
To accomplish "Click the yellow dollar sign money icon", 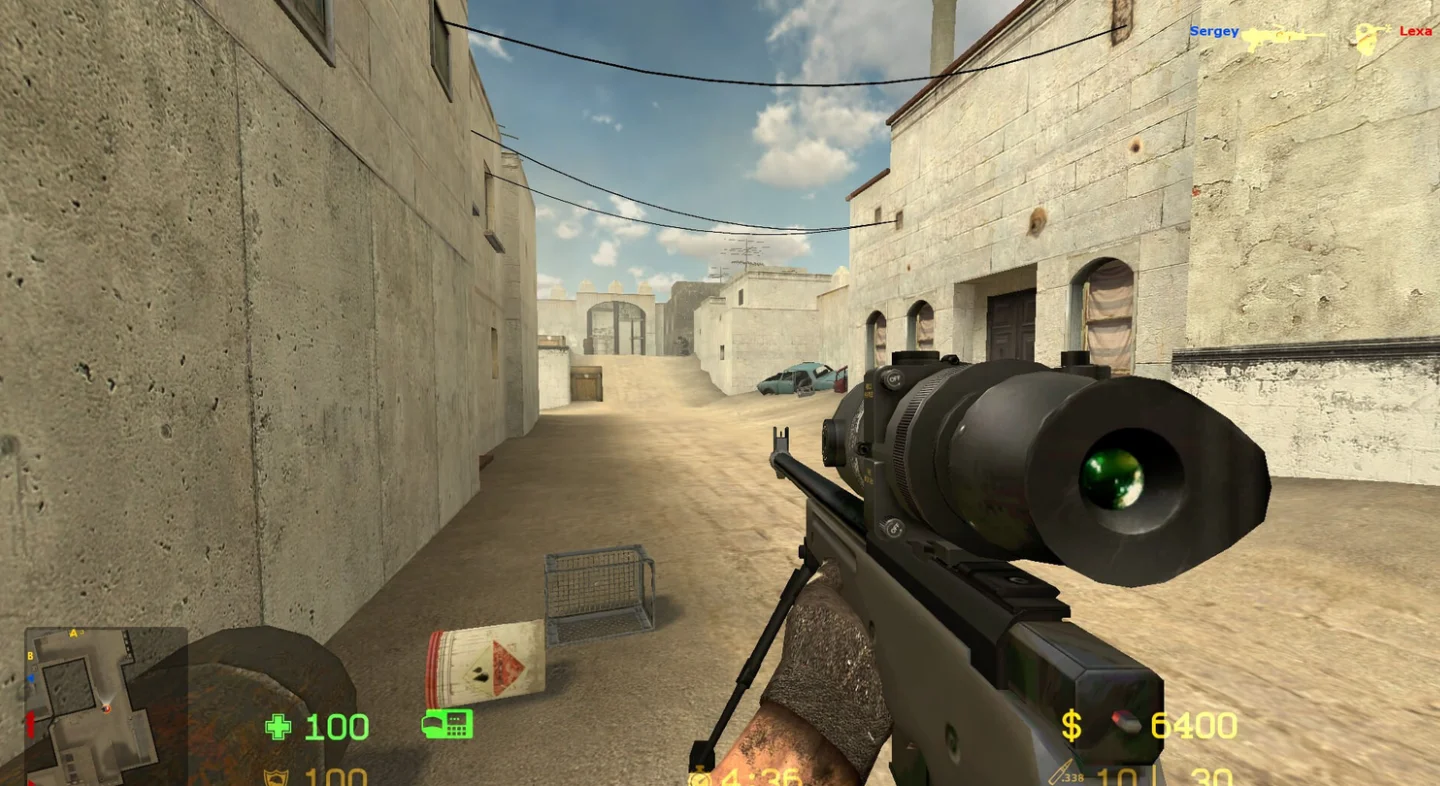I will pos(1071,726).
